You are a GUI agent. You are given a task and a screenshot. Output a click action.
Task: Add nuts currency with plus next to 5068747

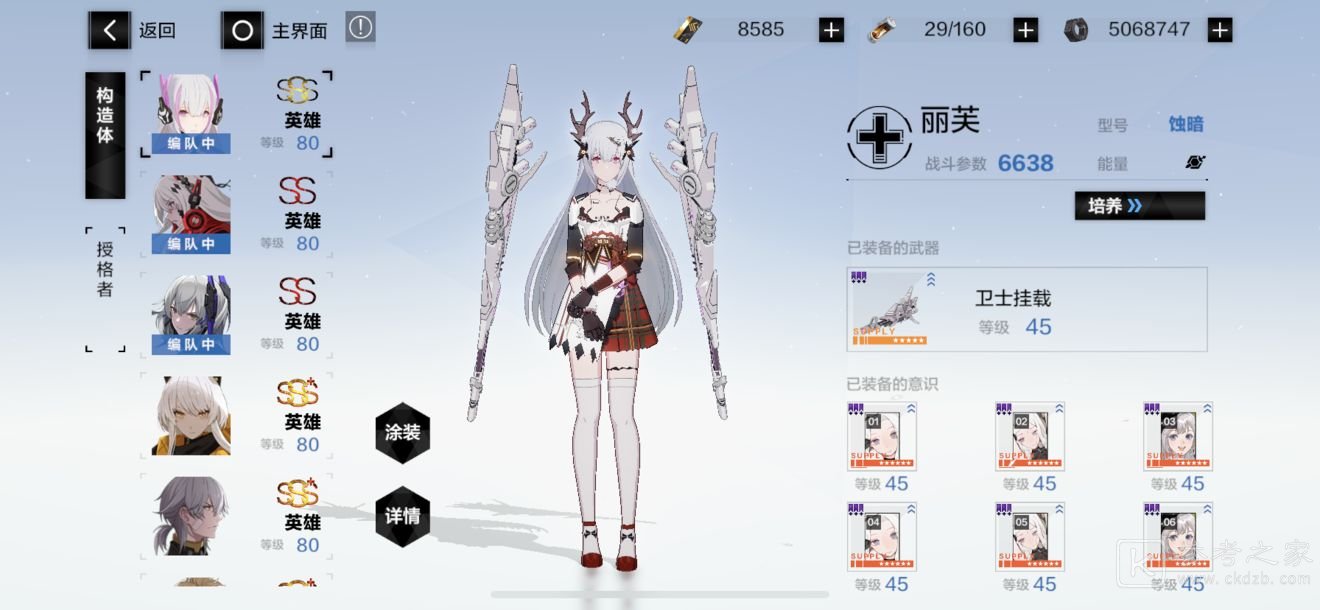pos(1219,30)
